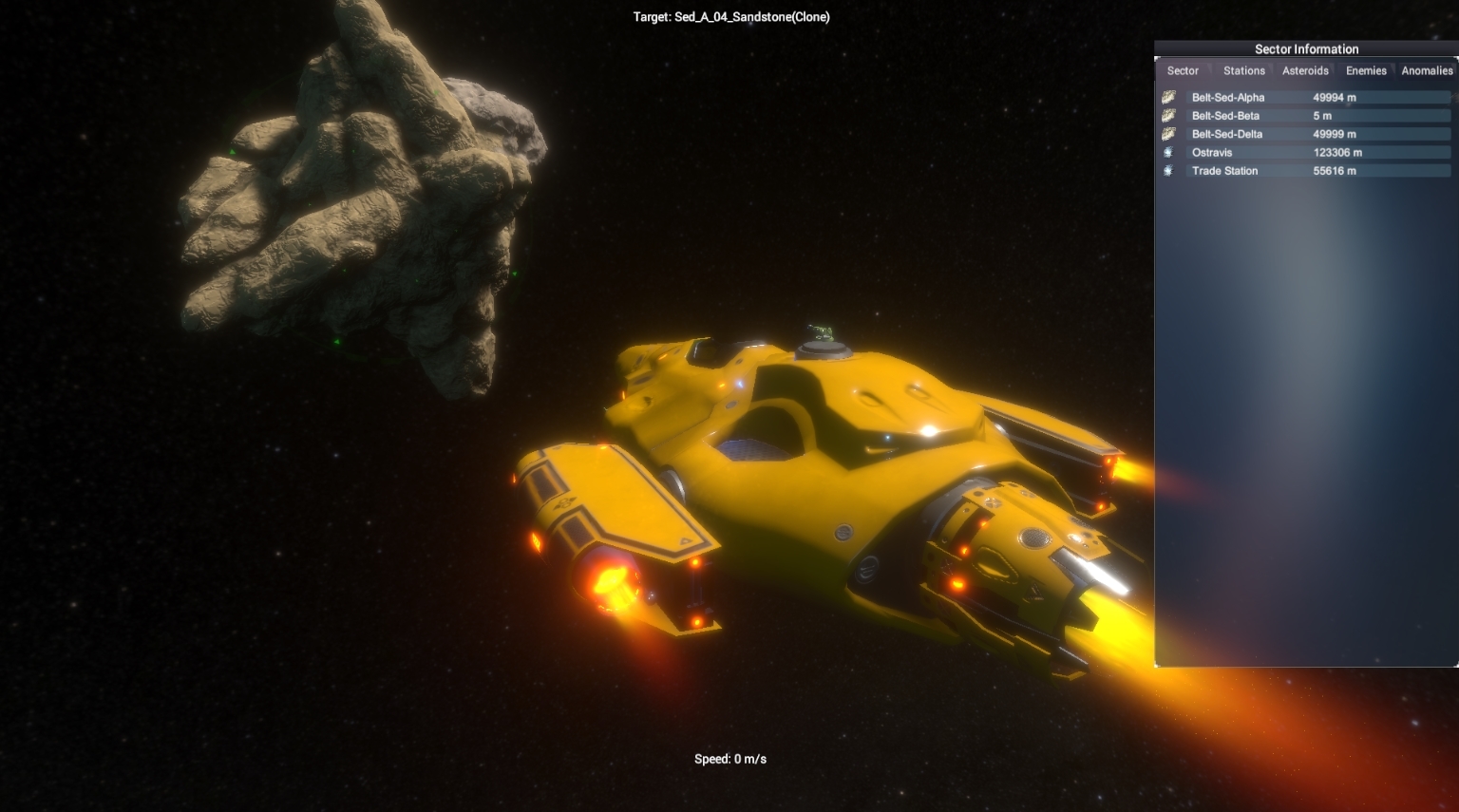Select the Enemies tab
Image resolution: width=1459 pixels, height=812 pixels.
1366,70
